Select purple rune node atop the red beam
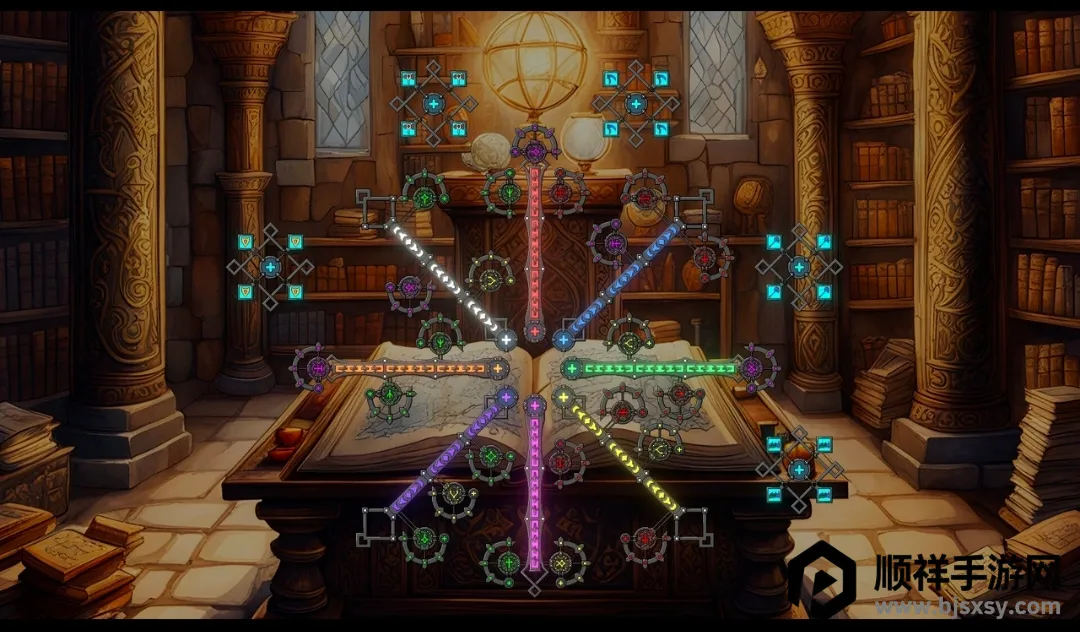The image size is (1080, 632). click(x=535, y=151)
